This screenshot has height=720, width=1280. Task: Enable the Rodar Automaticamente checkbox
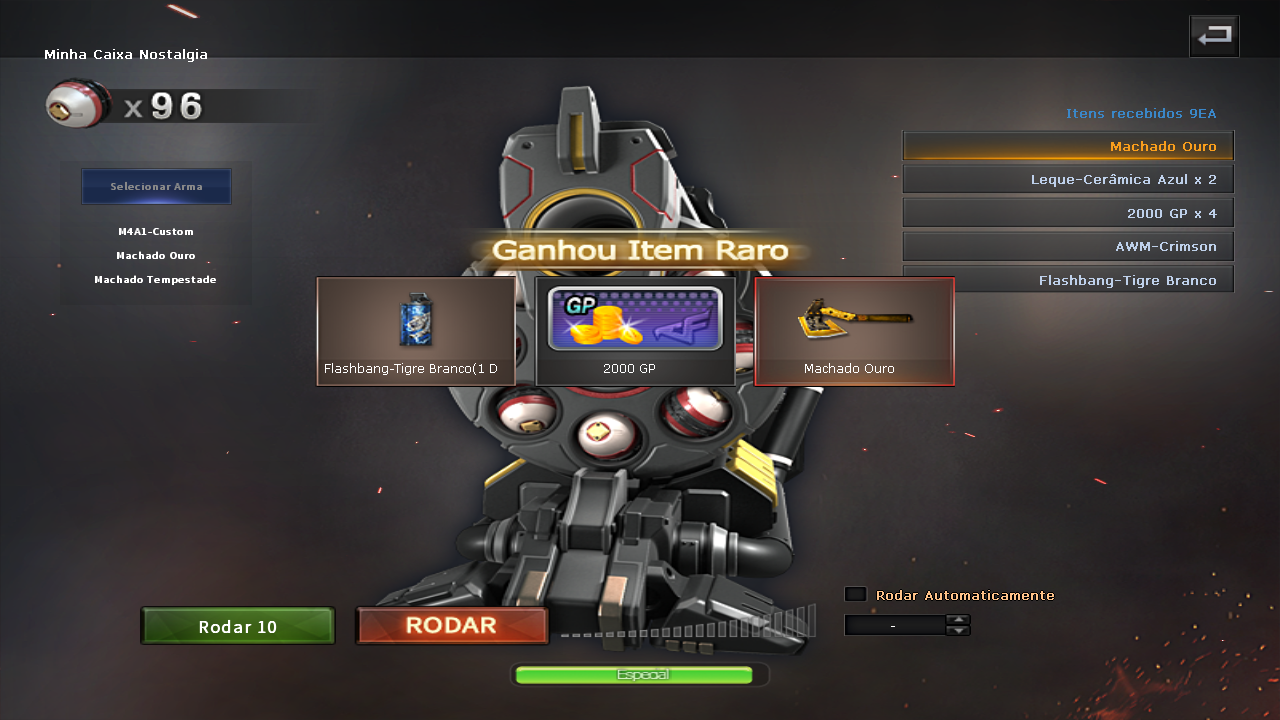[x=855, y=595]
